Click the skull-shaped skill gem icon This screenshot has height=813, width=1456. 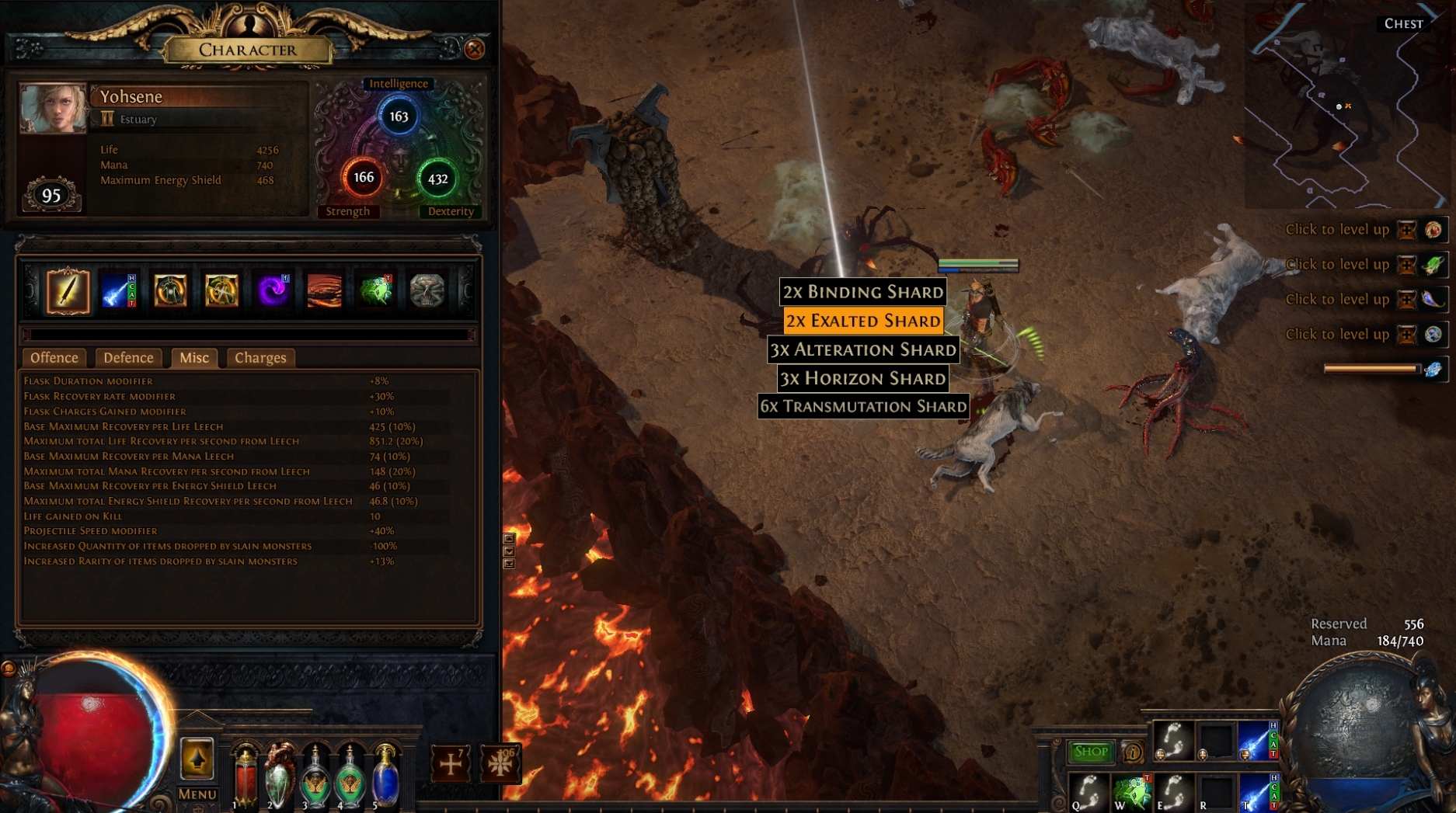pyautogui.click(x=426, y=289)
